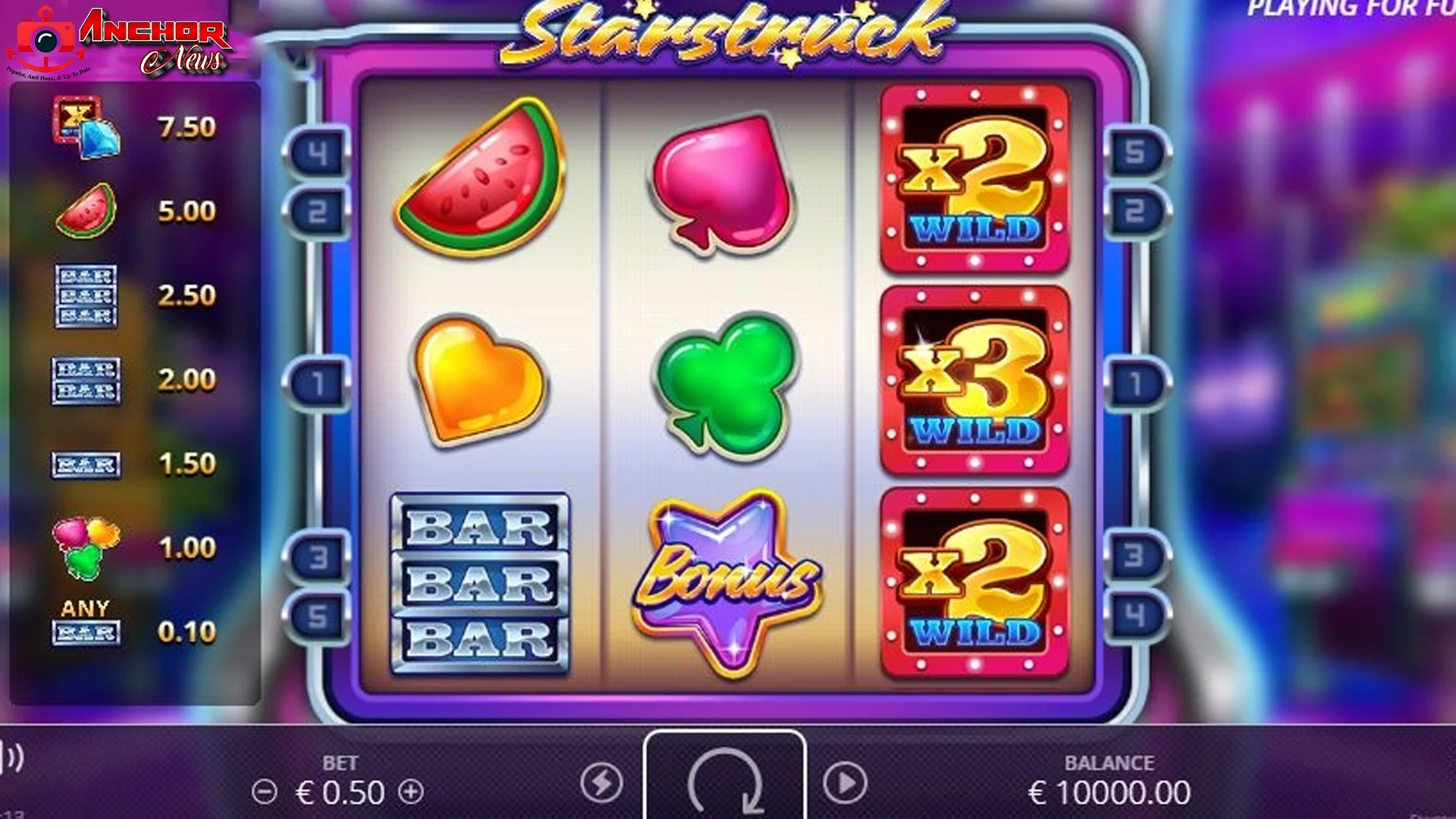Click the ANY BAR paytable entry
Screen dimensions: 1456x819
(x=85, y=622)
